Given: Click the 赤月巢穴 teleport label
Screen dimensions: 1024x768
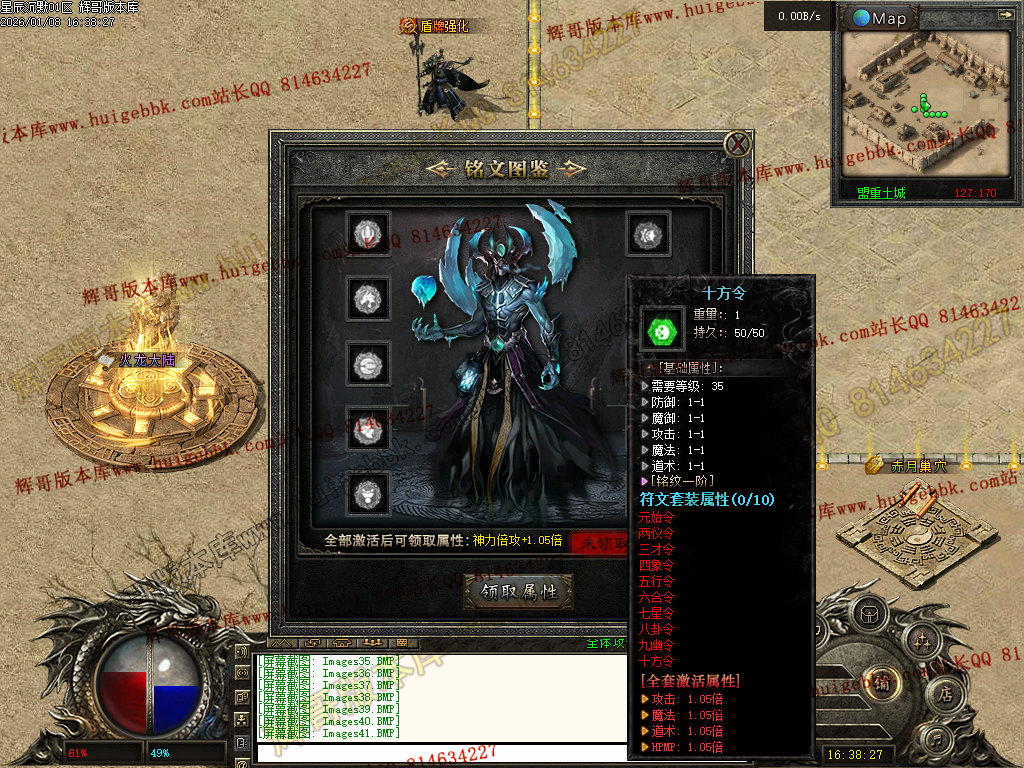Looking at the screenshot, I should coord(918,465).
